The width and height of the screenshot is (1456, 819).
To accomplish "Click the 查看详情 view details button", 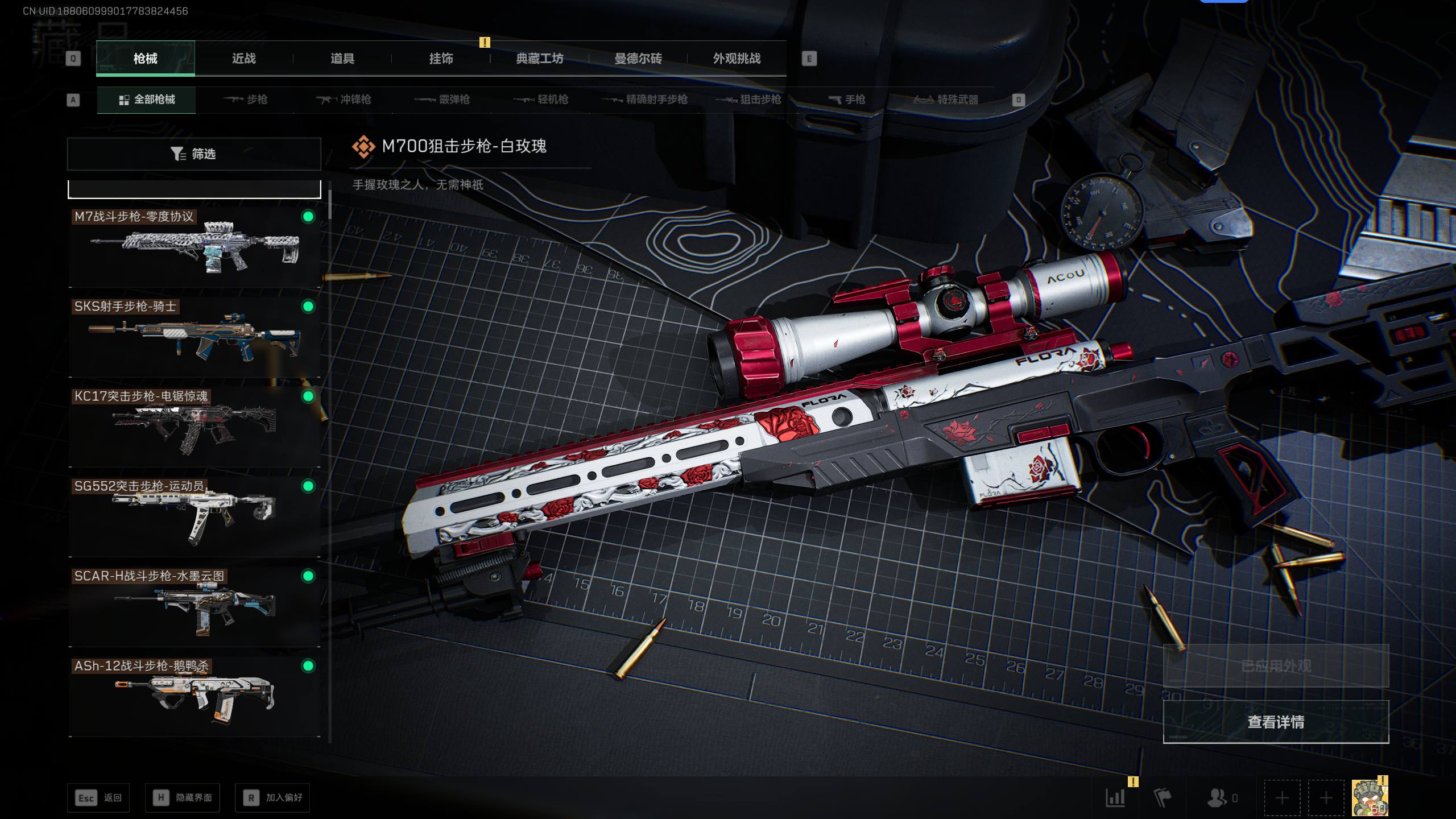I will (1276, 722).
